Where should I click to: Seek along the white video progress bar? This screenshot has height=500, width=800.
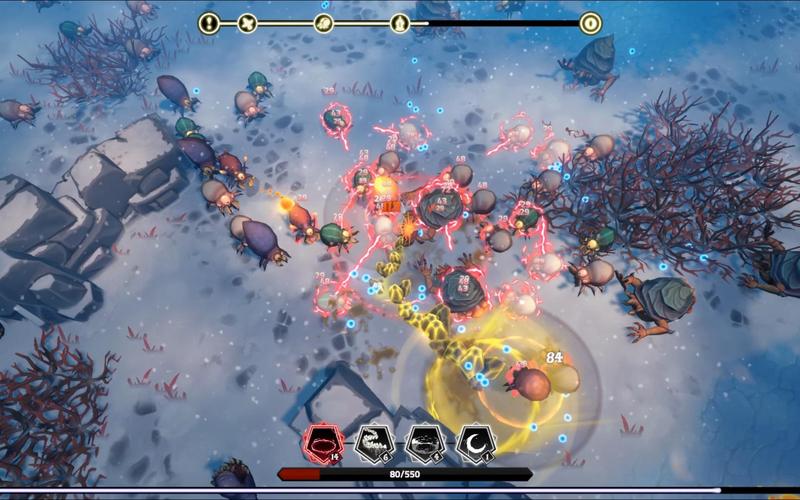pyautogui.click(x=400, y=490)
